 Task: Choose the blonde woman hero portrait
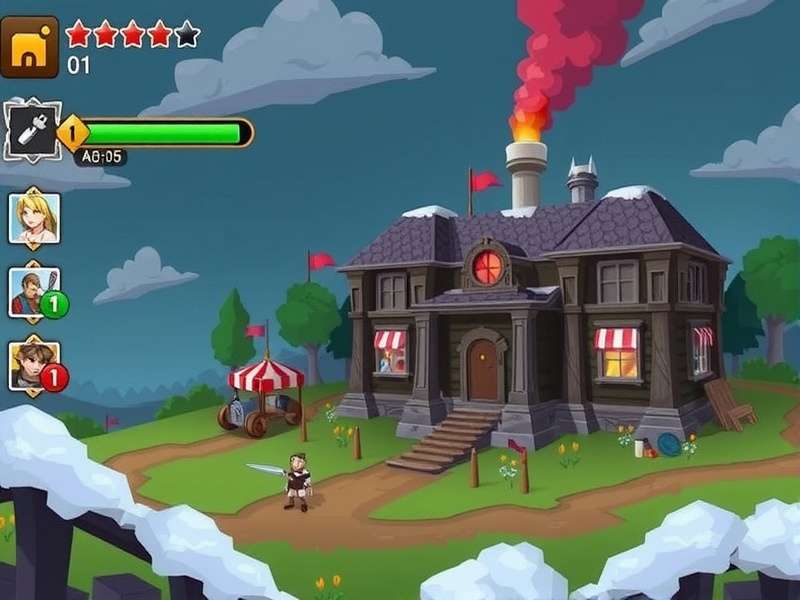pos(35,216)
